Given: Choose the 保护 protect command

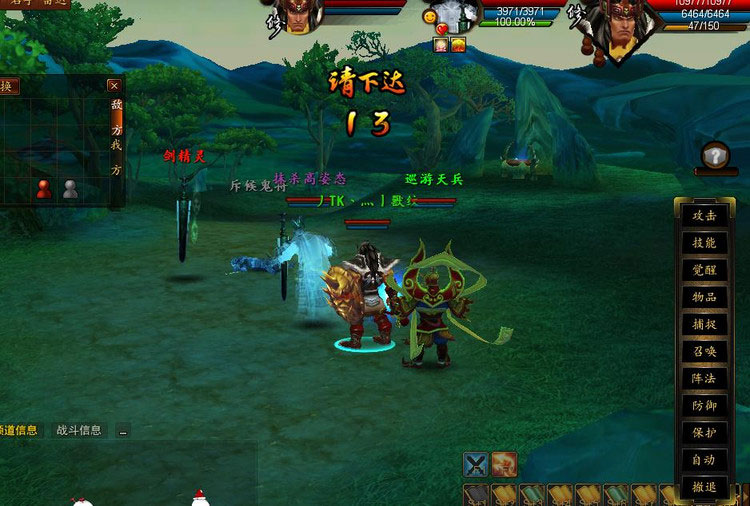Looking at the screenshot, I should click(x=704, y=433).
